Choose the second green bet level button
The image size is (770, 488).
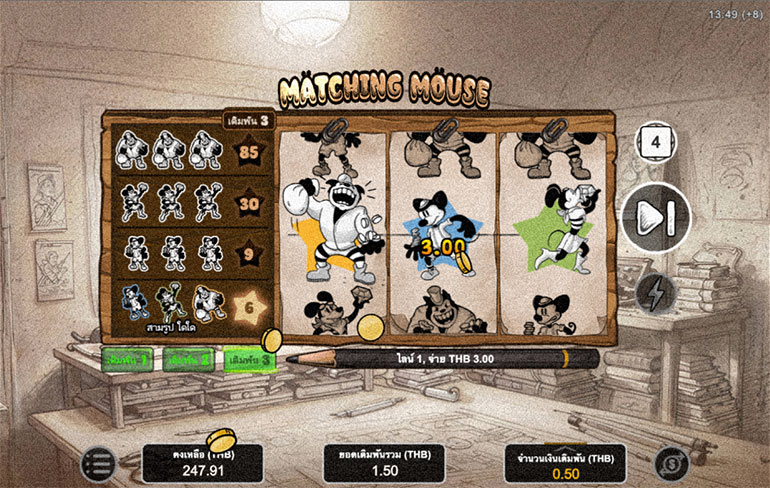pos(187,359)
